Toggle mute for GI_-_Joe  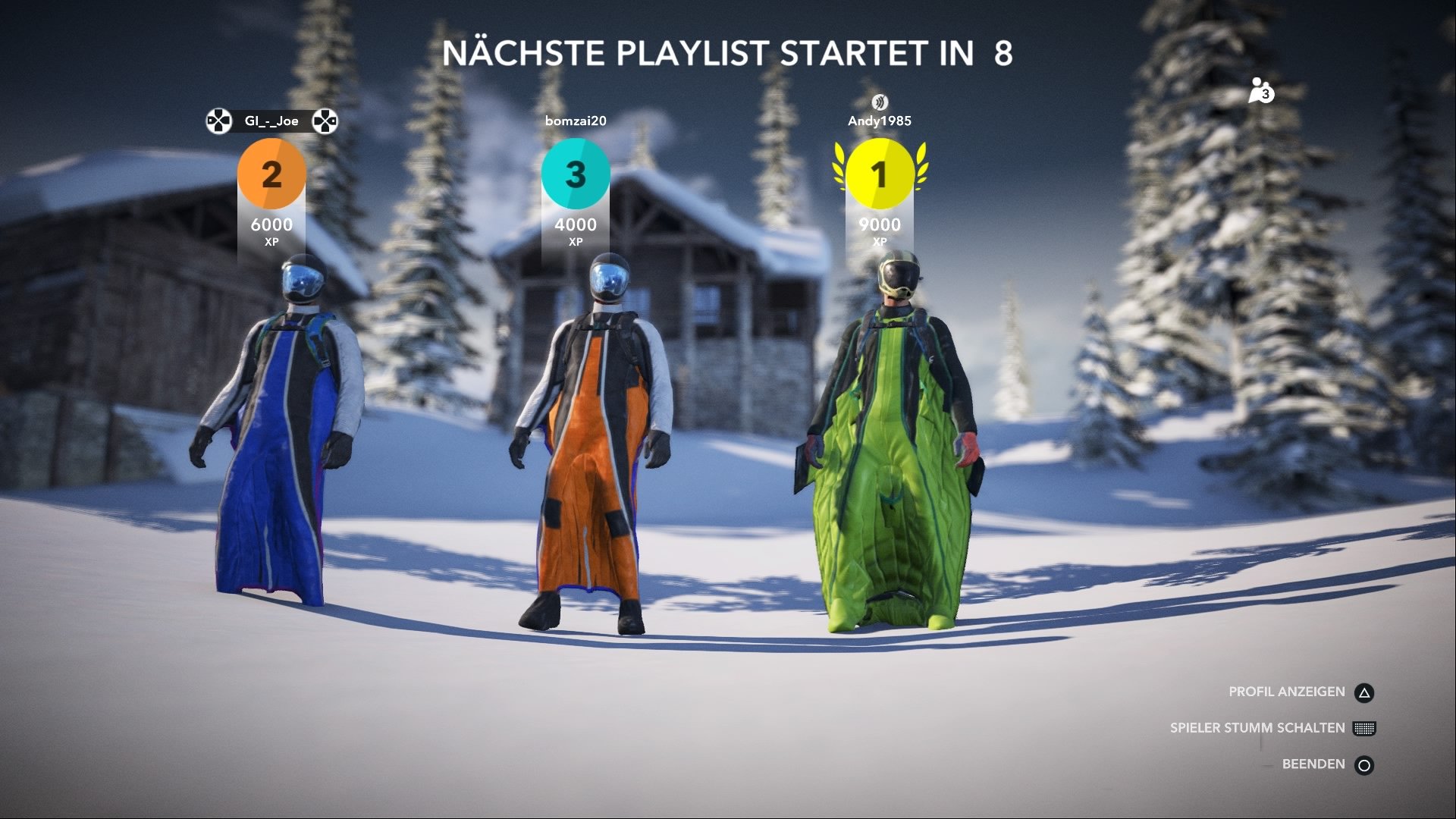pos(271,120)
